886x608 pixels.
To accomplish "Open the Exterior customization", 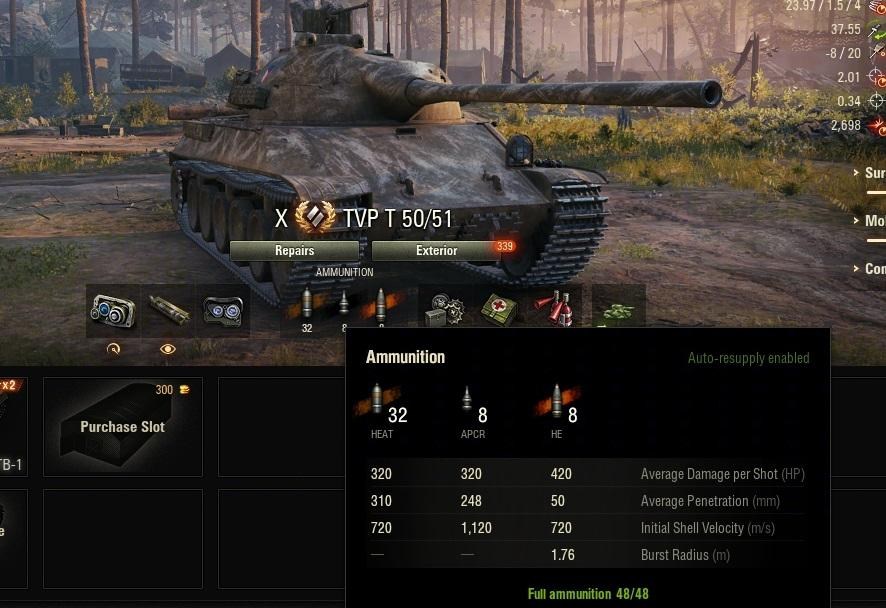I will pos(436,251).
